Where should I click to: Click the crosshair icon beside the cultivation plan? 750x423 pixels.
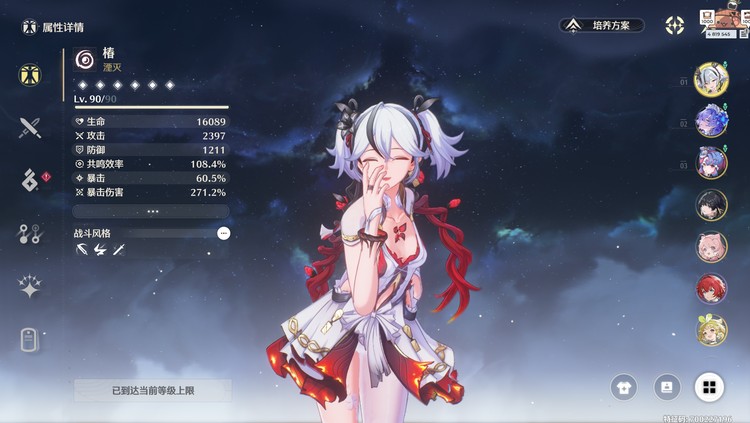tap(675, 25)
